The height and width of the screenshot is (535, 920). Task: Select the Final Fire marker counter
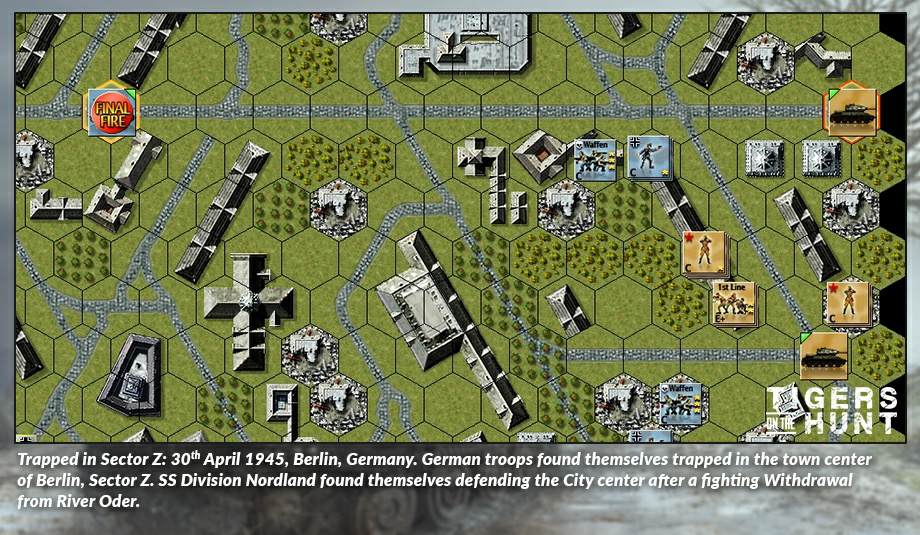[112, 112]
